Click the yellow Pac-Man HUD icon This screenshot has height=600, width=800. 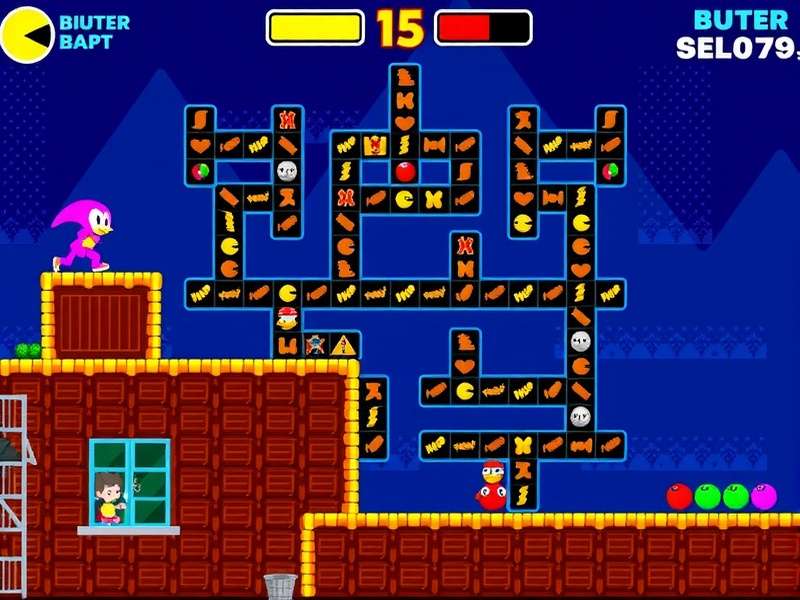27,35
